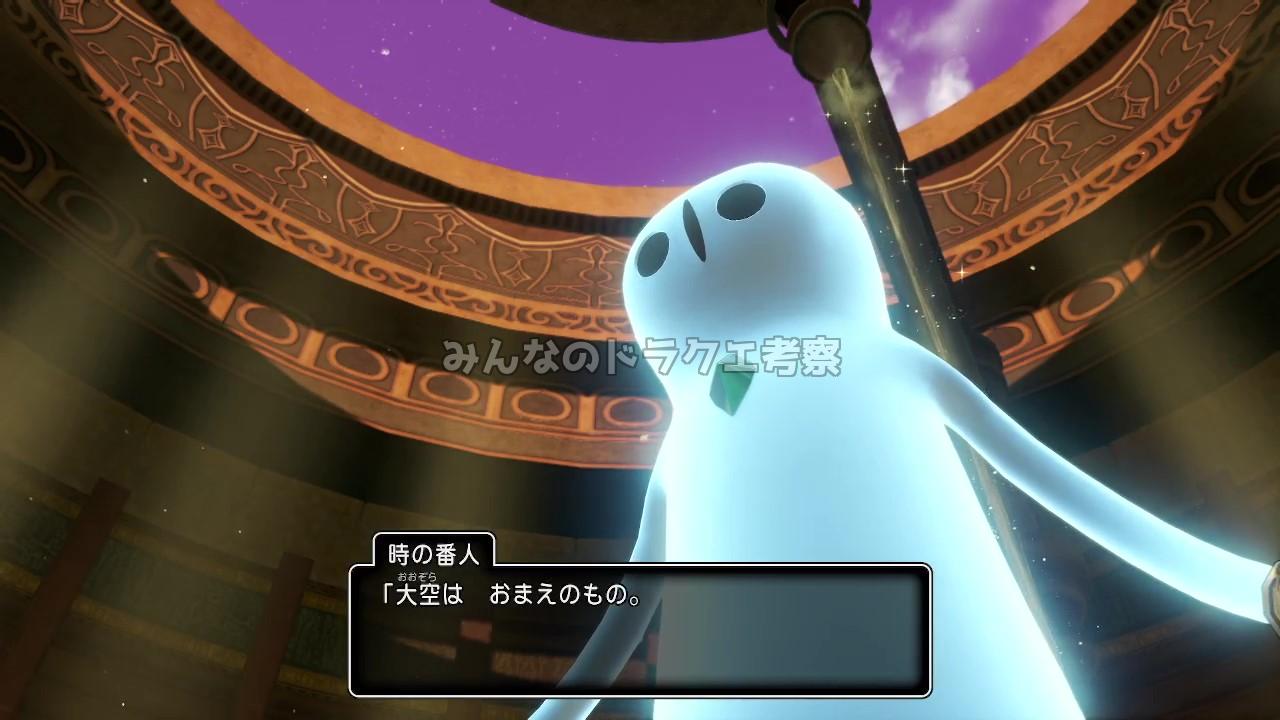The height and width of the screenshot is (720, 1280).
Task: Click the spirit's right eye
Action: (655, 250)
